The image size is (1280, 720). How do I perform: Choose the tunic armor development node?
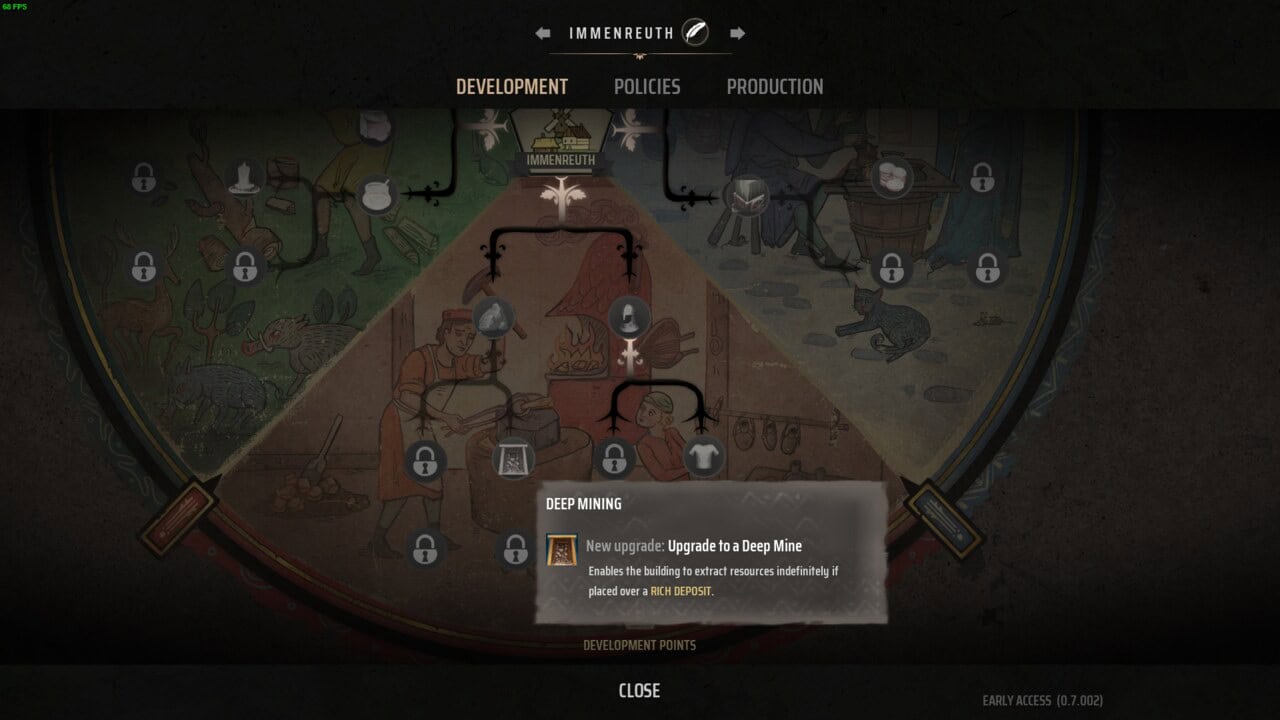(703, 456)
